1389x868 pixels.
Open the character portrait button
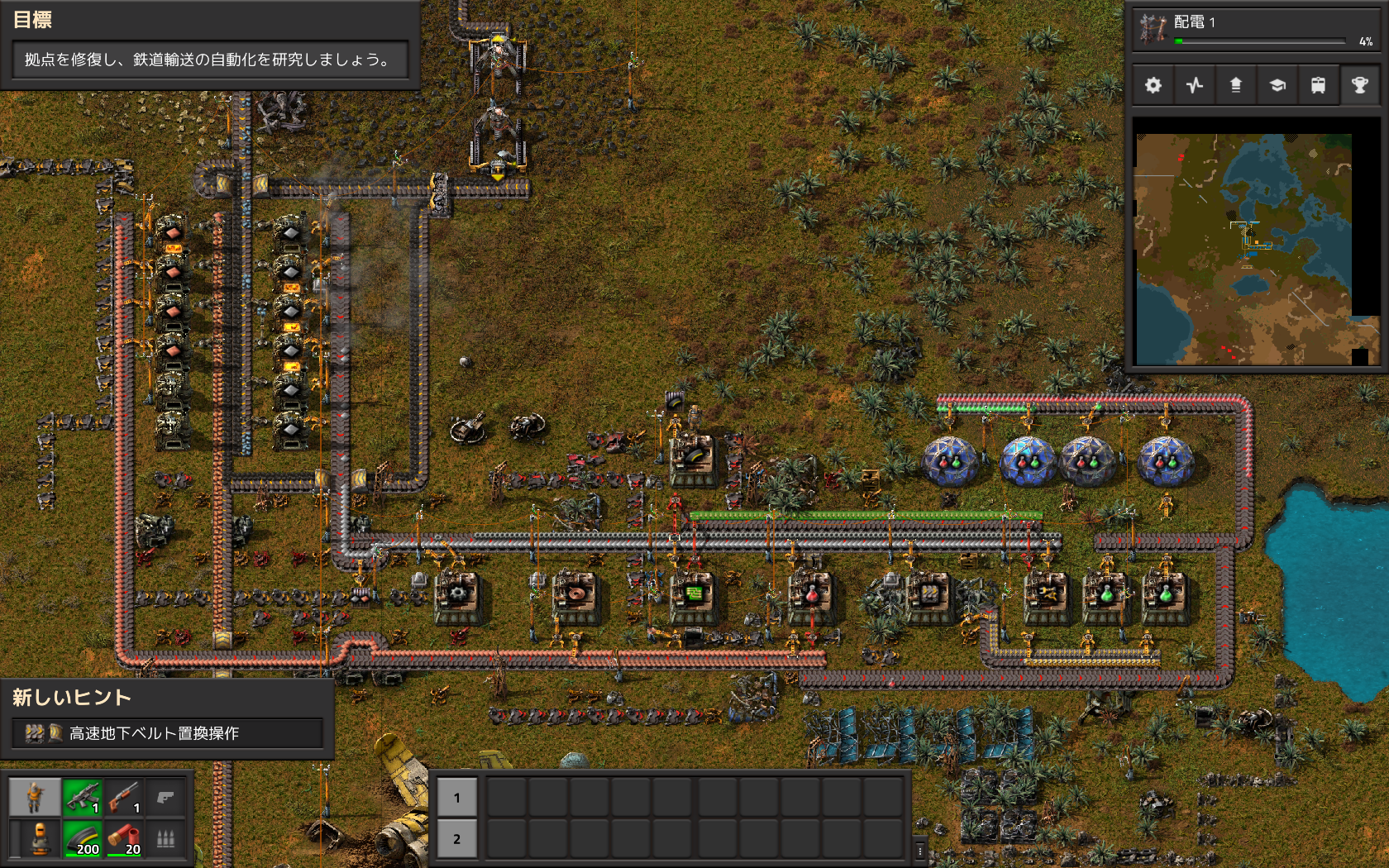click(34, 798)
